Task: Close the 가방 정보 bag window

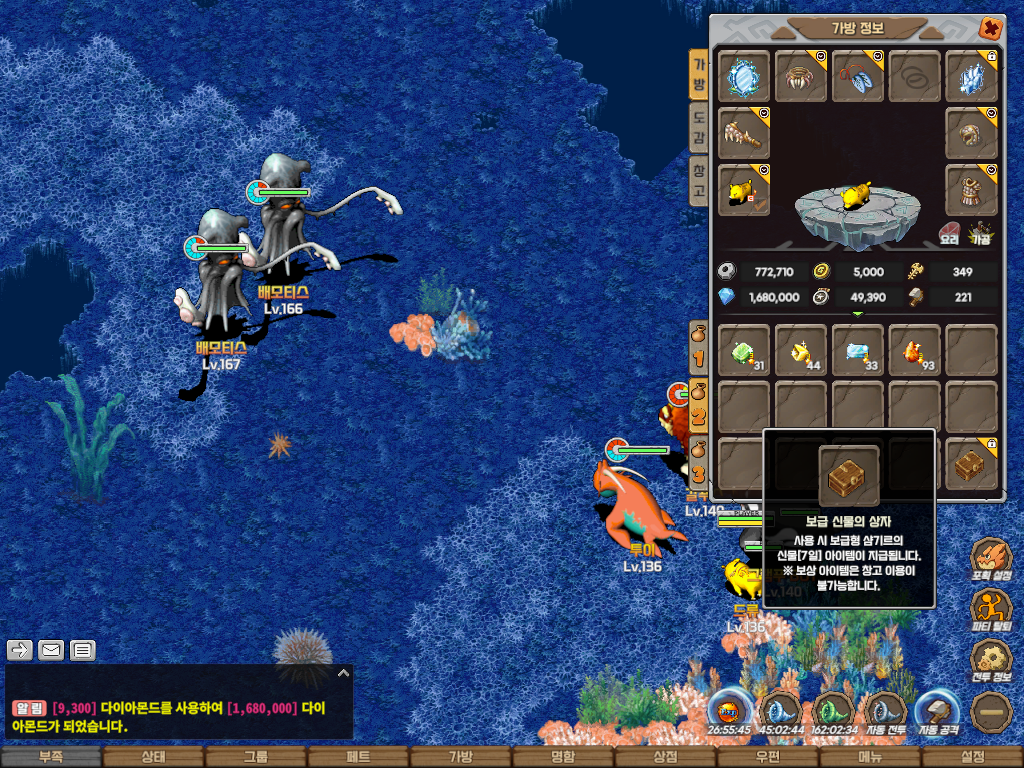Action: [990, 28]
